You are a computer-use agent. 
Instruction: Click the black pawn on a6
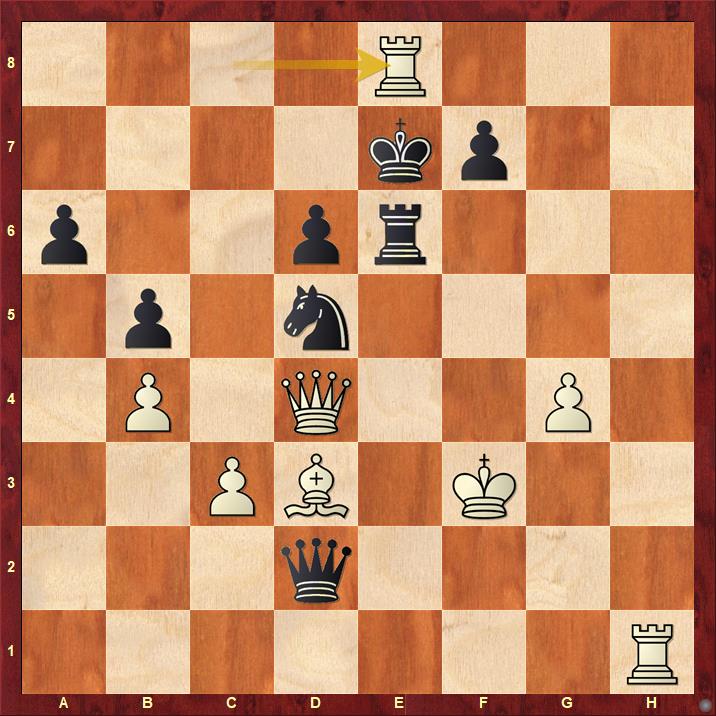(x=64, y=234)
